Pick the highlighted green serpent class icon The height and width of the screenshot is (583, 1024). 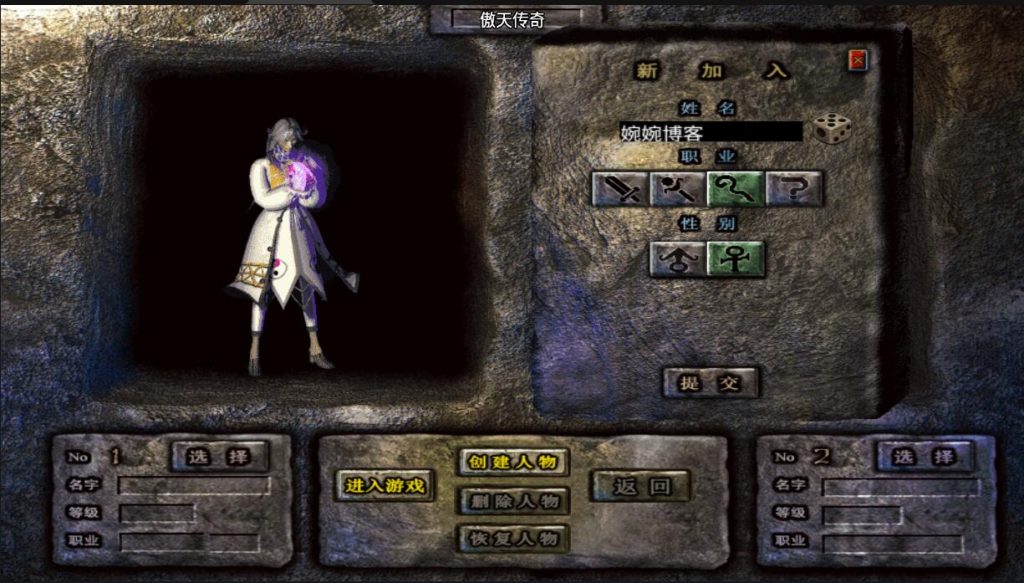pyautogui.click(x=736, y=188)
